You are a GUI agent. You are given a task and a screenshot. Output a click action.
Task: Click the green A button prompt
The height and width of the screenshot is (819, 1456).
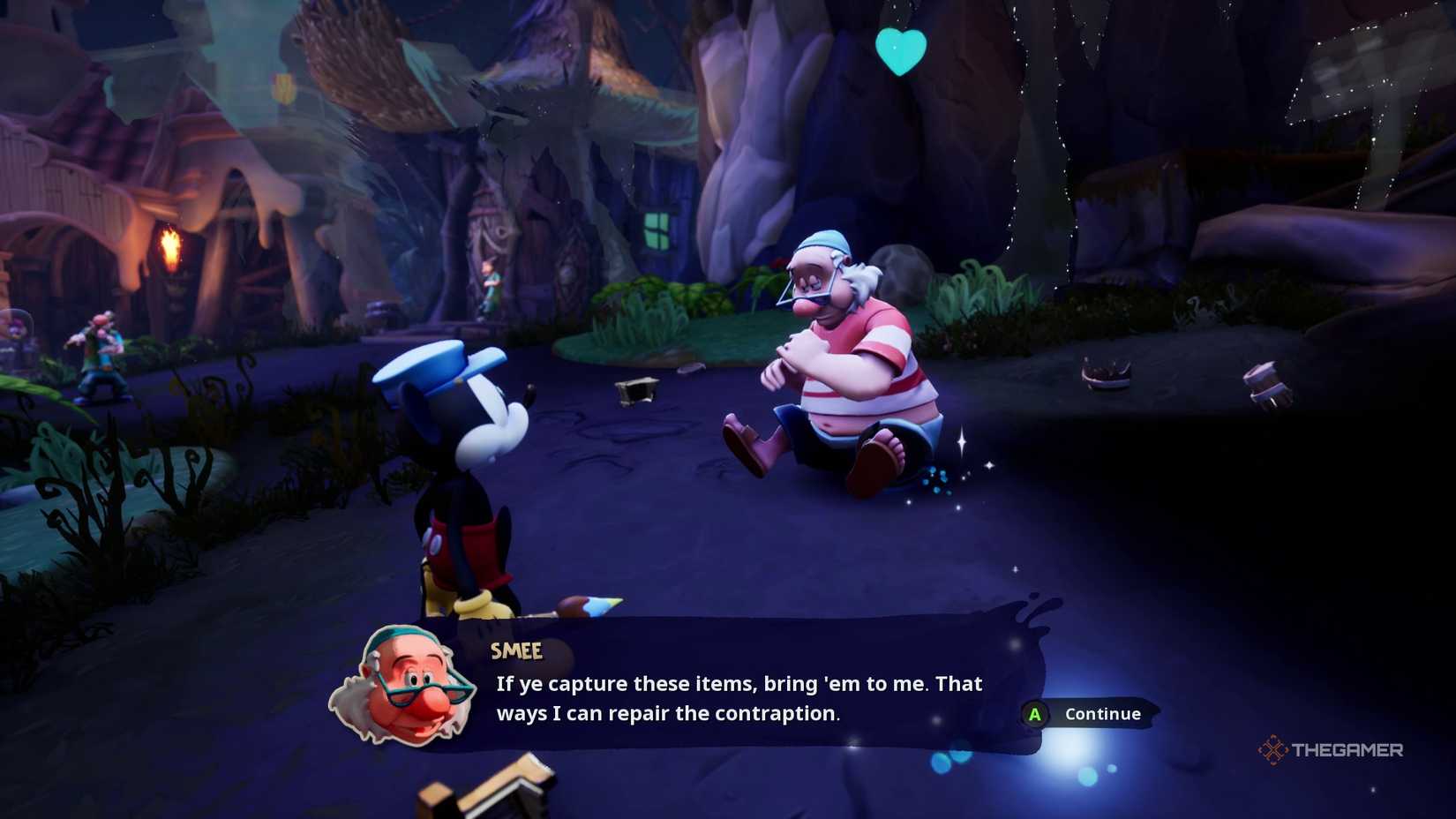1033,714
